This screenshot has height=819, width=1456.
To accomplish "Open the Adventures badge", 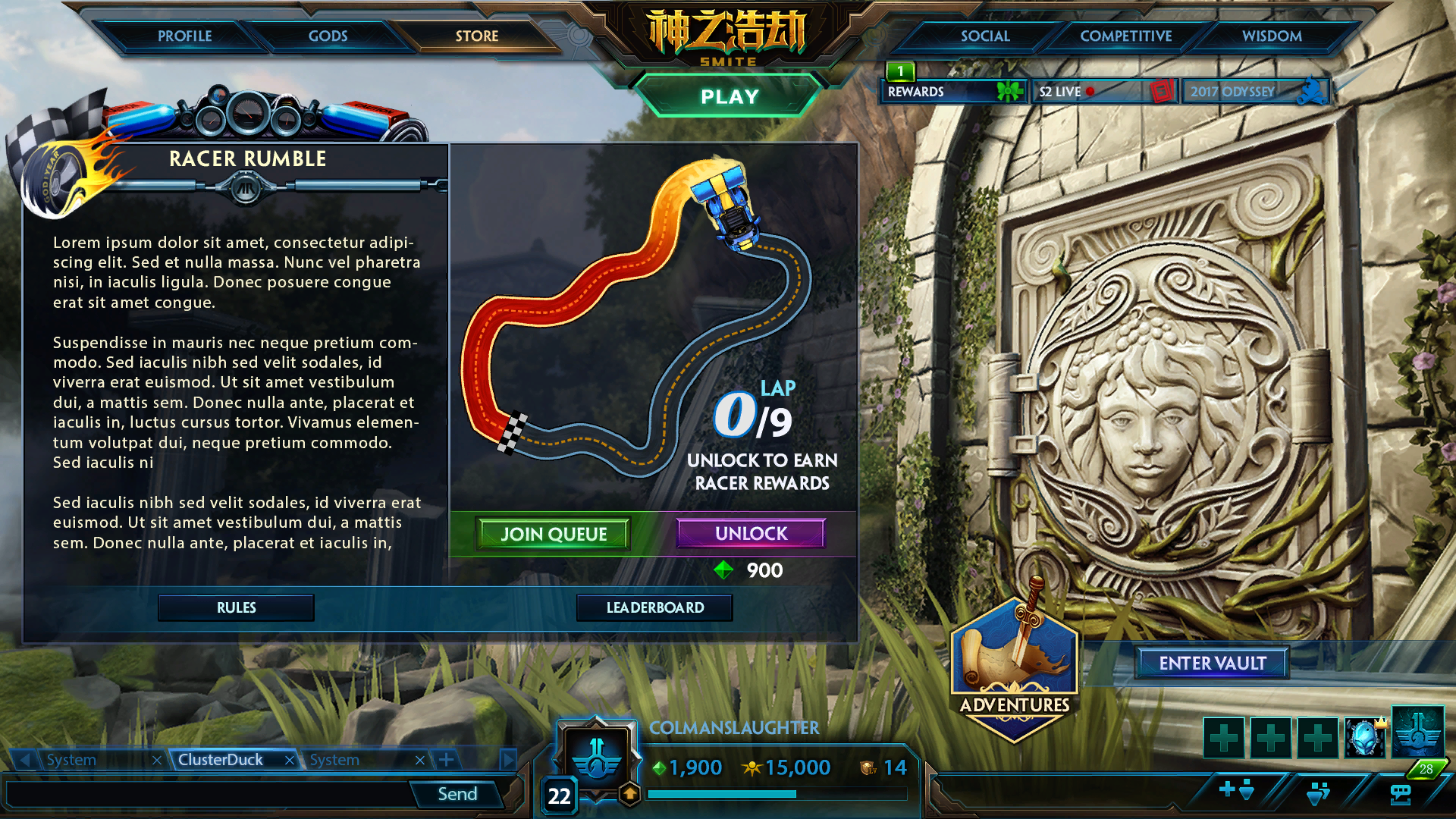I will [1015, 667].
